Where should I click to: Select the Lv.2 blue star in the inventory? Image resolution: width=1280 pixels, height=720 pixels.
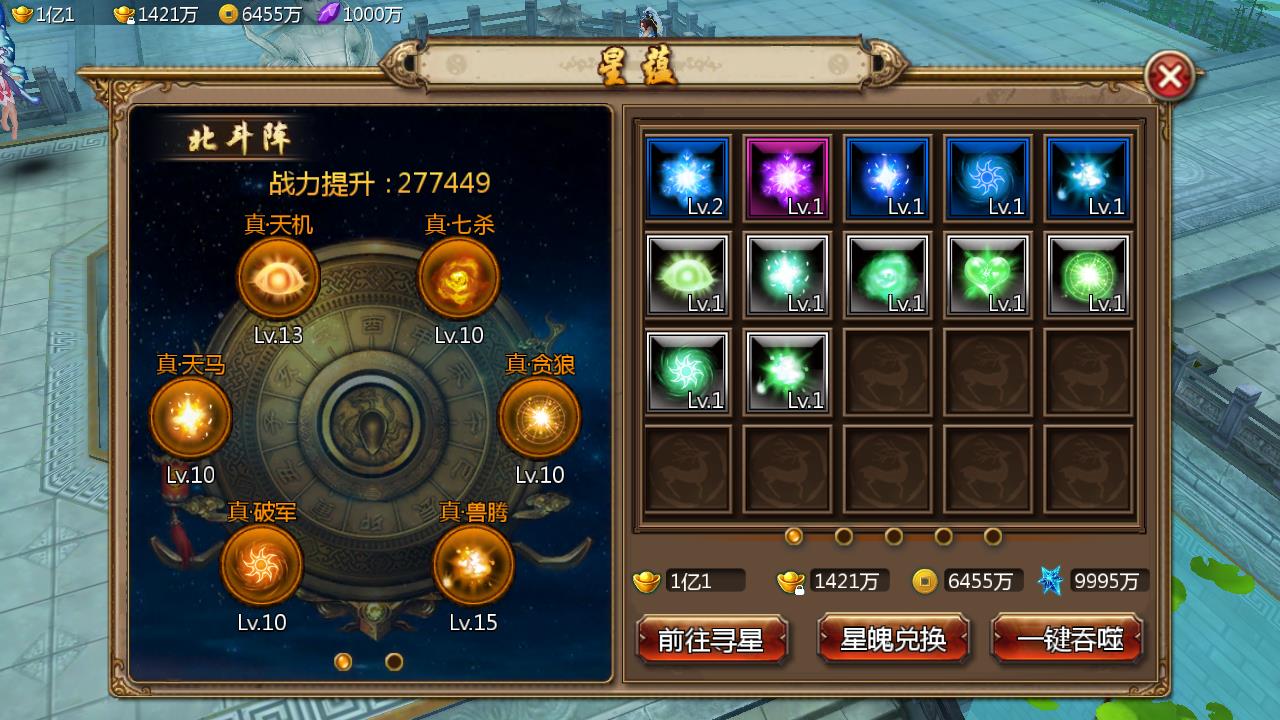pyautogui.click(x=687, y=178)
